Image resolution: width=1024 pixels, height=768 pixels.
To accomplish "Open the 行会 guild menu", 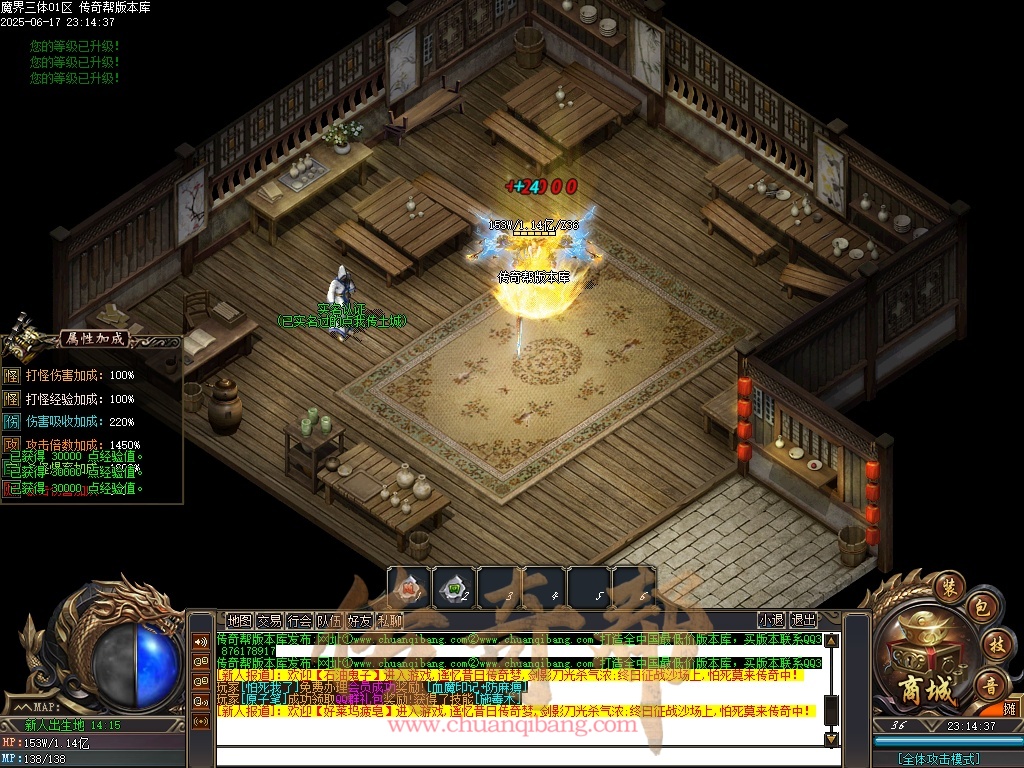I will pos(299,620).
